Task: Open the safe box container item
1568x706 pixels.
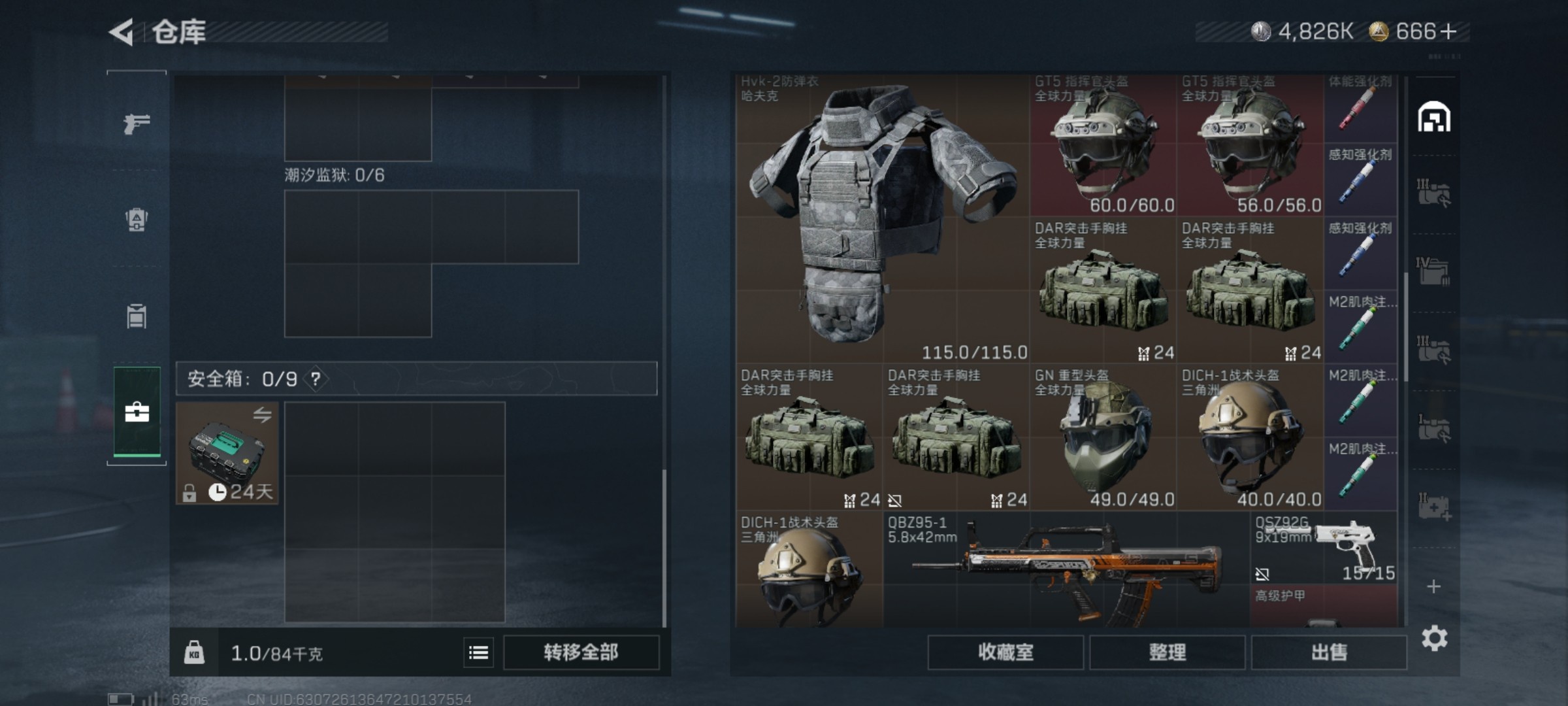Action: point(227,452)
